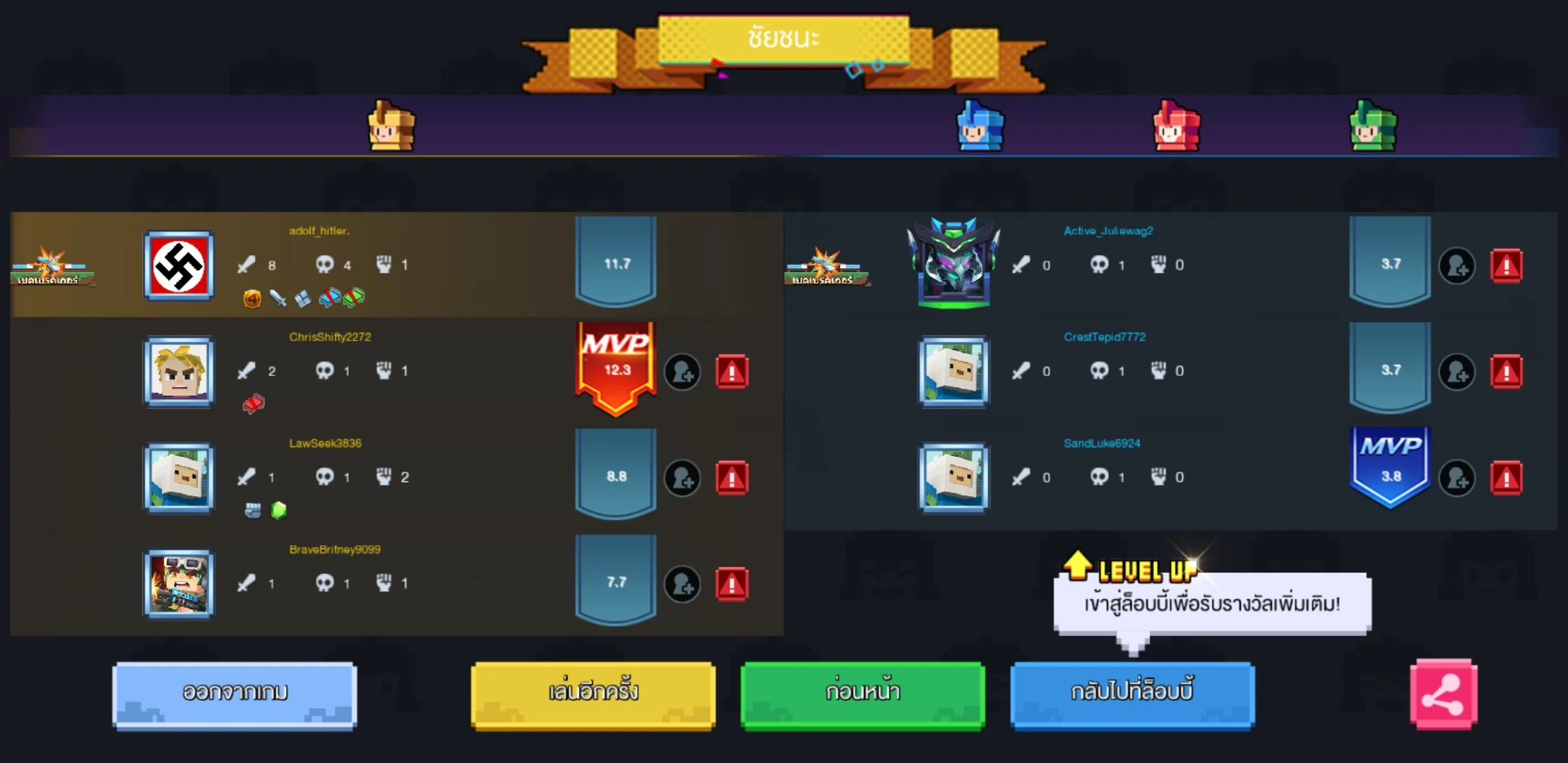Report the player Active_Juliewag2

[1507, 265]
